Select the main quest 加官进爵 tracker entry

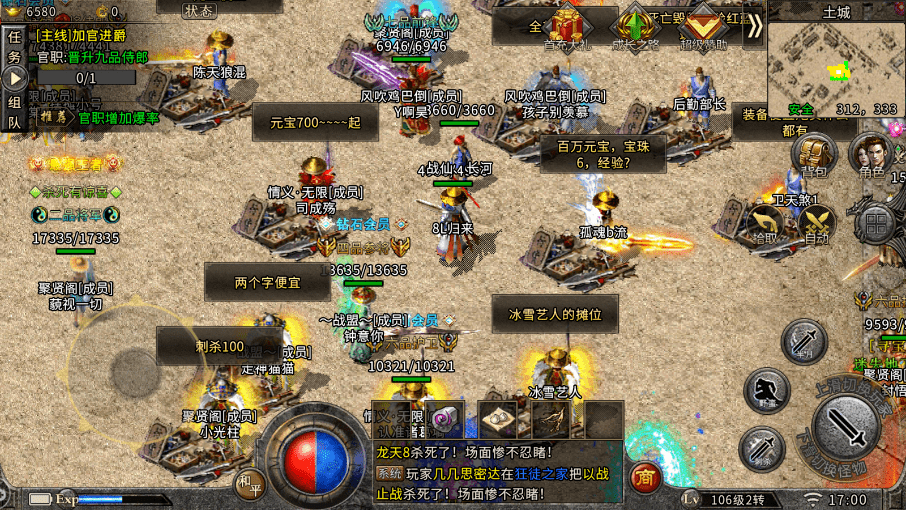tap(89, 35)
